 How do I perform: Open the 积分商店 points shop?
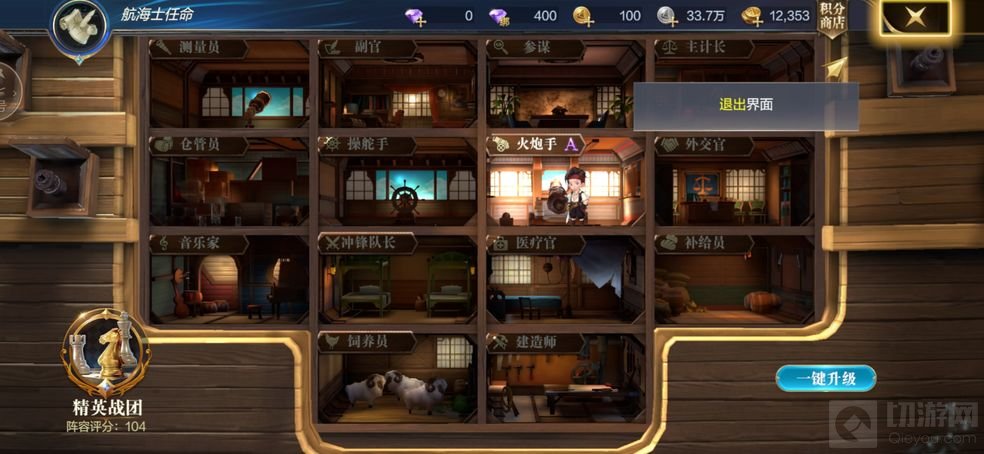(x=832, y=19)
